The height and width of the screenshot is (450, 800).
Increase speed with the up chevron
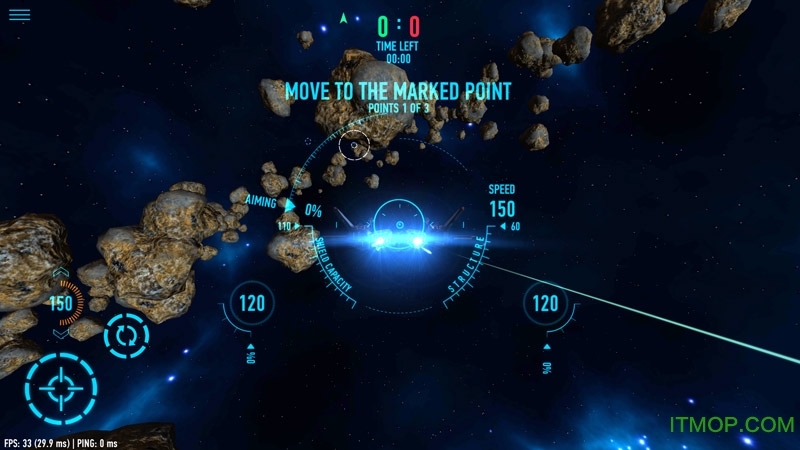click(x=60, y=272)
